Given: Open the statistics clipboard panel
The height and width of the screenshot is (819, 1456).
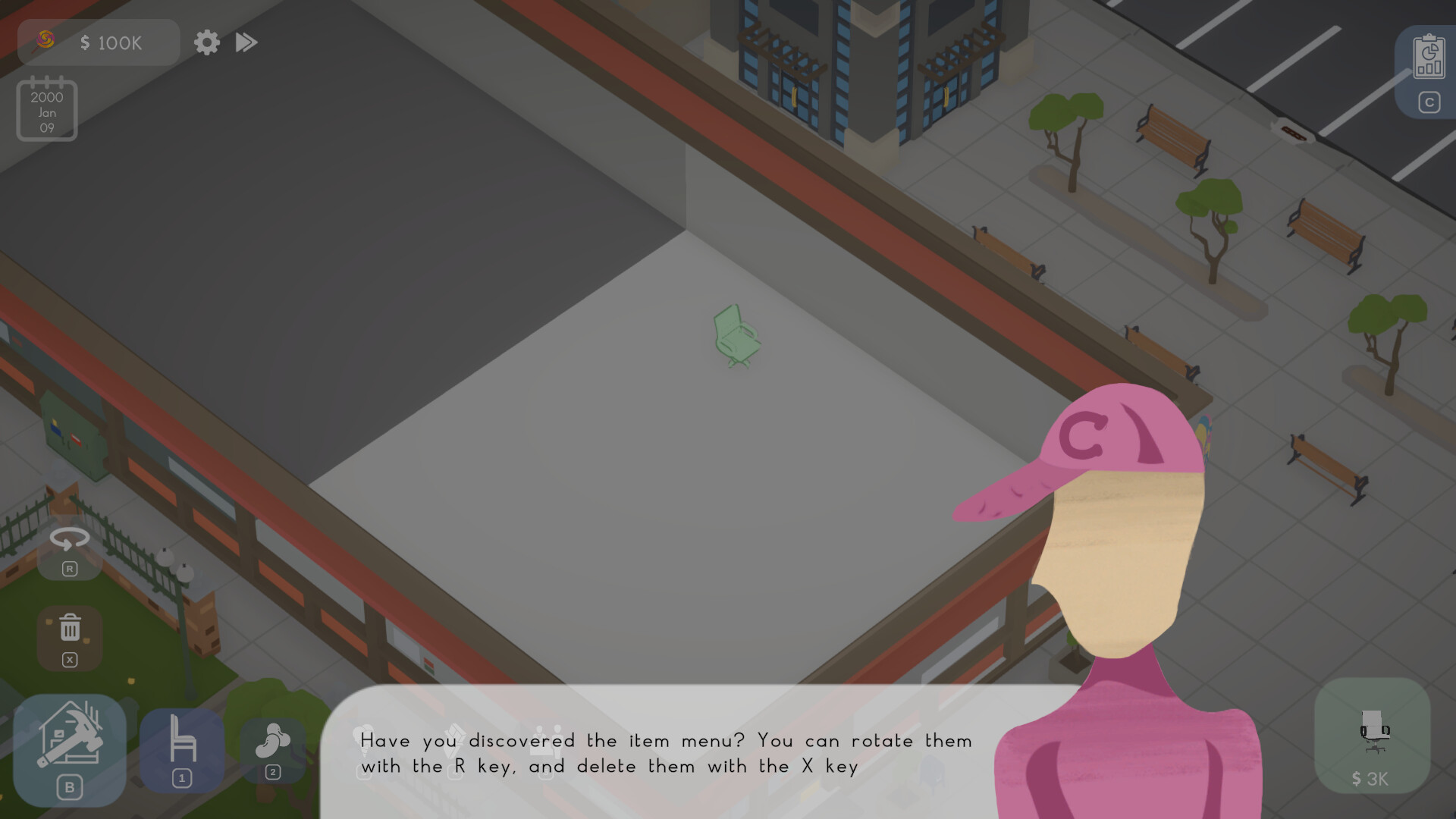Looking at the screenshot, I should (1429, 57).
